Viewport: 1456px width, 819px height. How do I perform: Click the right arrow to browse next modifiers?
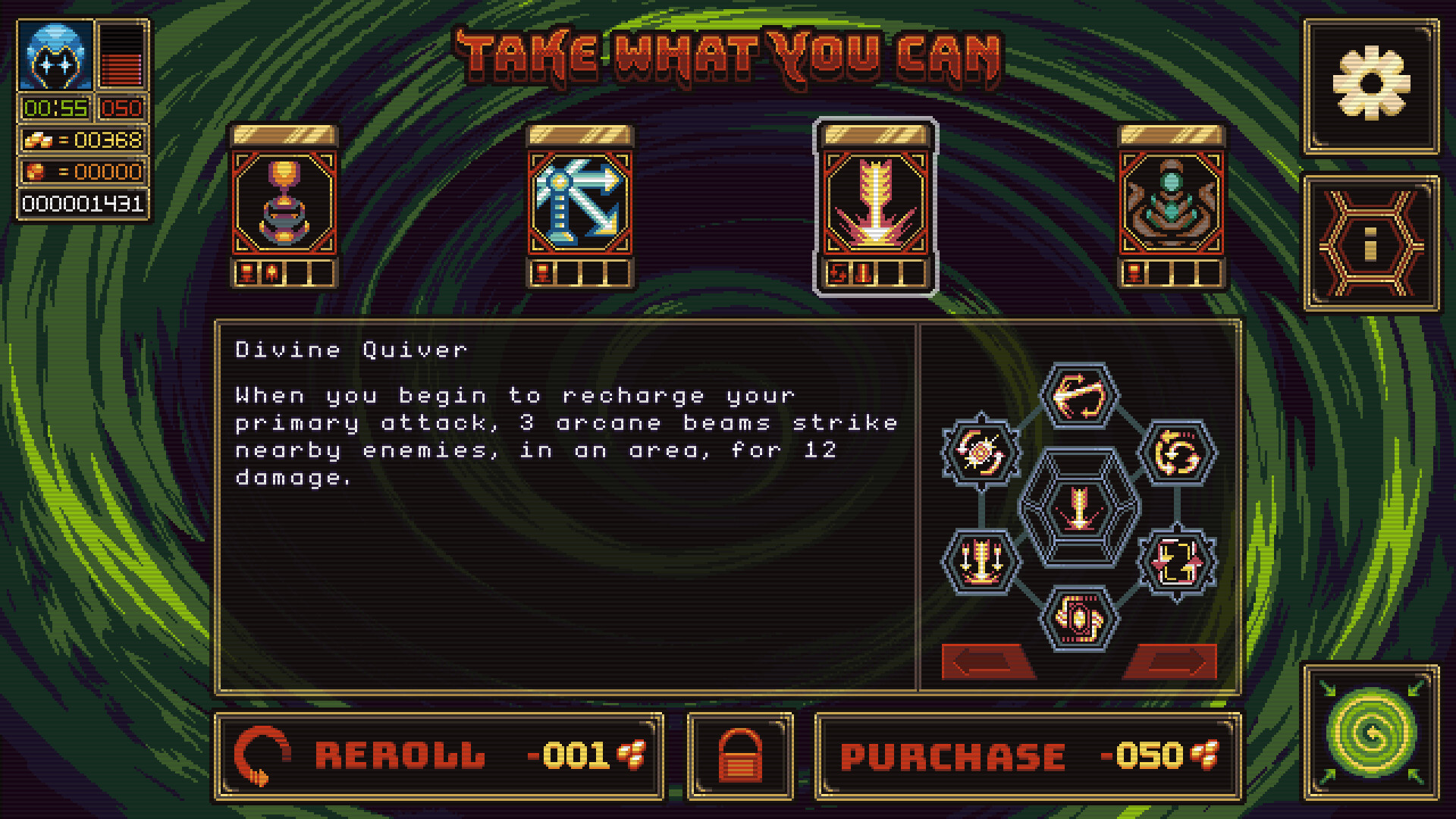point(1172,661)
